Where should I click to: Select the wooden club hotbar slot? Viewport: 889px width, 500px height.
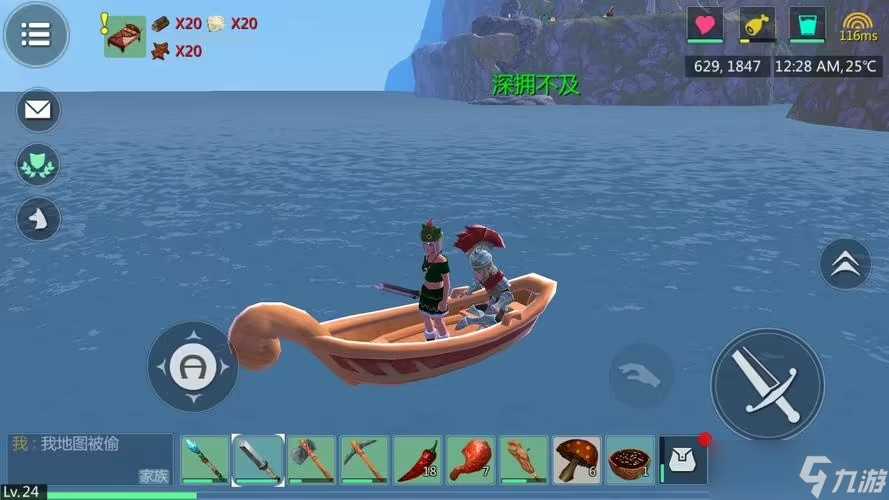[x=523, y=460]
